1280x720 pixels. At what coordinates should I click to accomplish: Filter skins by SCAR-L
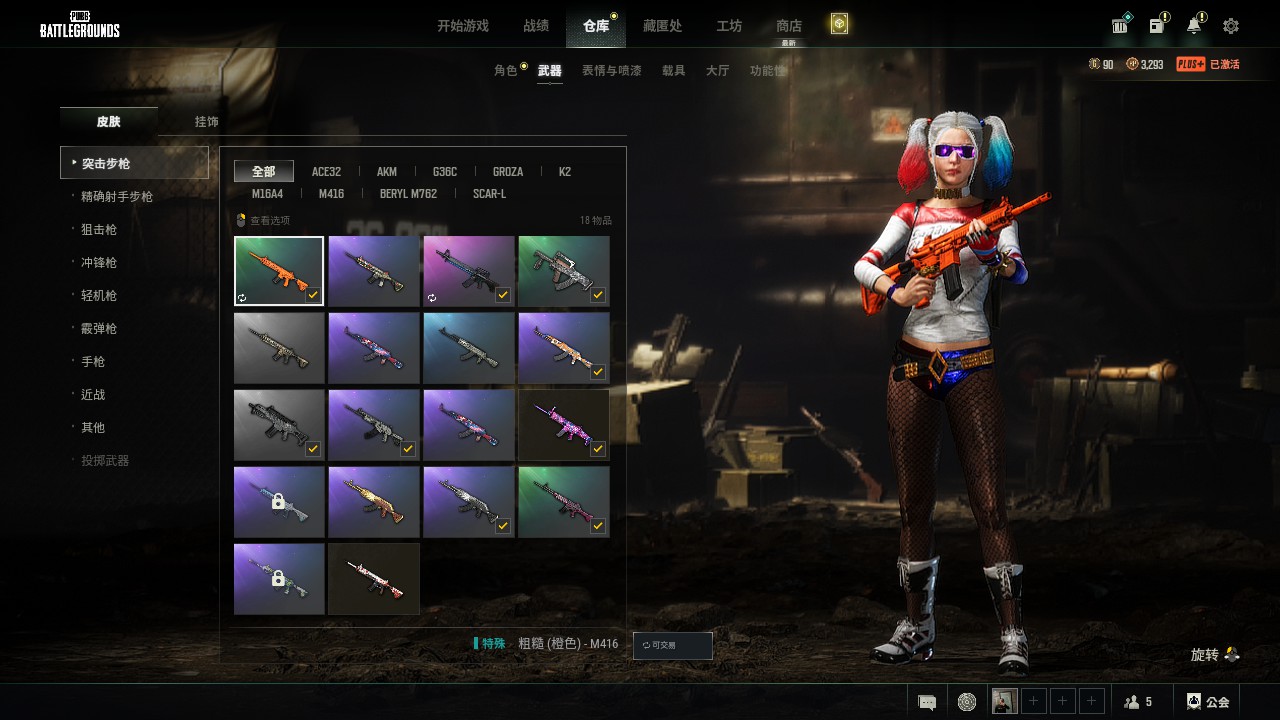pos(489,194)
